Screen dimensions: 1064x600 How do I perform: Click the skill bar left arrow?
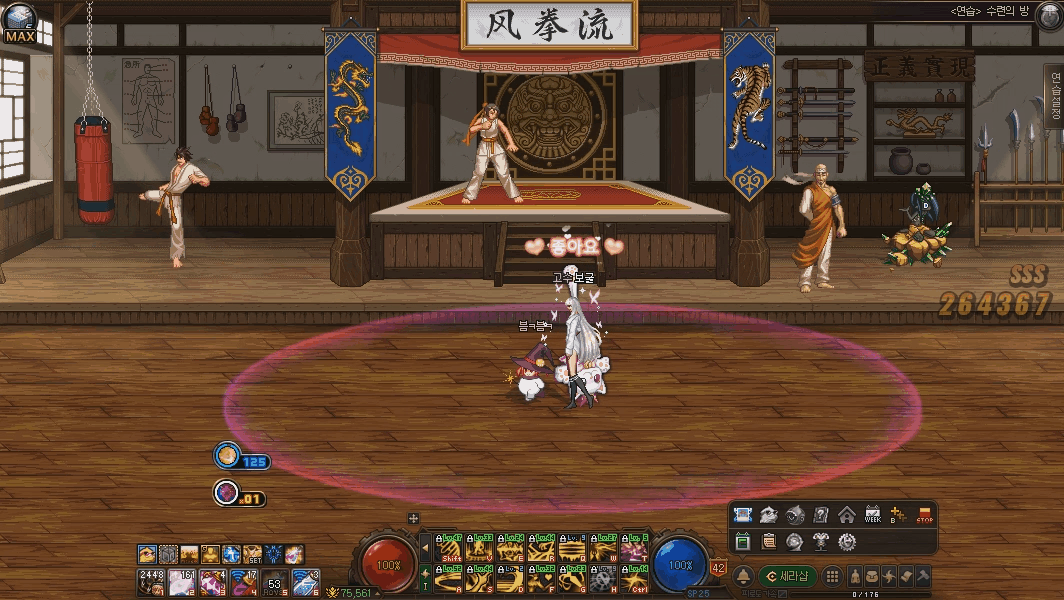pos(425,548)
